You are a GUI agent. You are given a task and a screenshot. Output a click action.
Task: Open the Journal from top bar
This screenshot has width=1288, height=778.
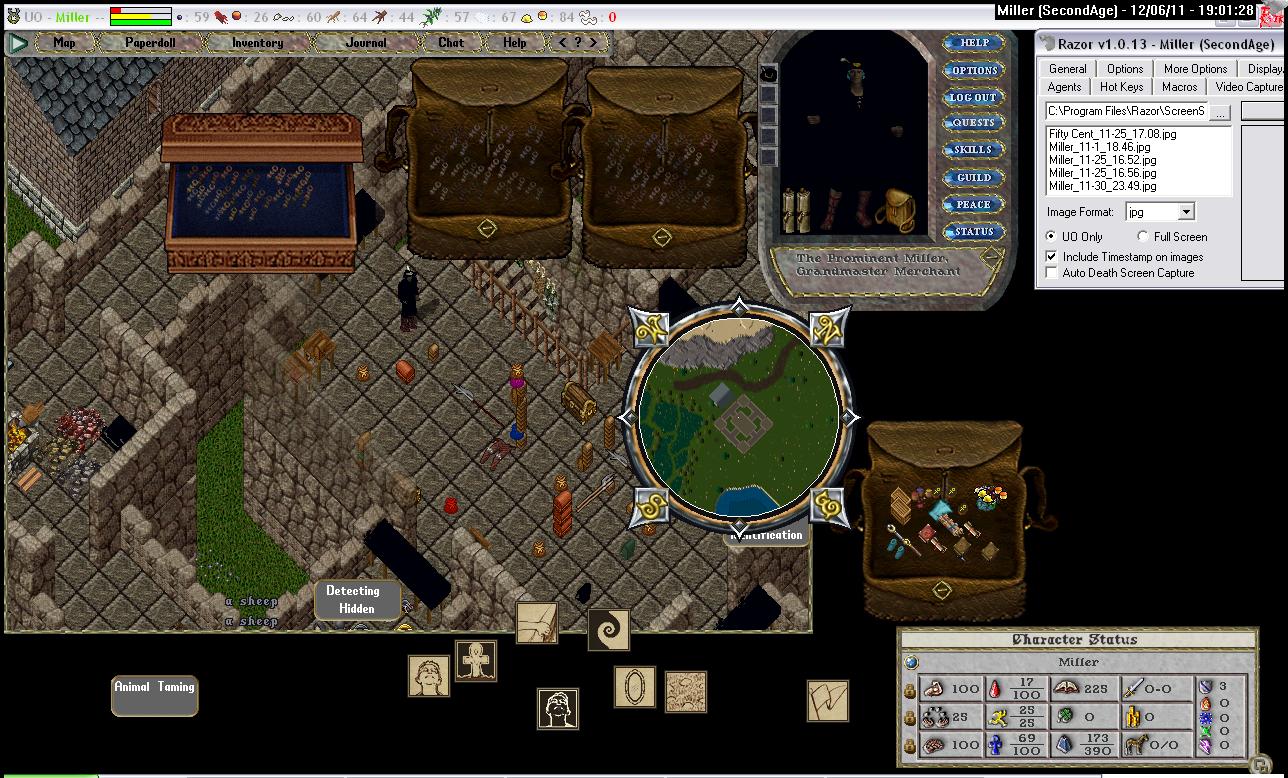366,43
